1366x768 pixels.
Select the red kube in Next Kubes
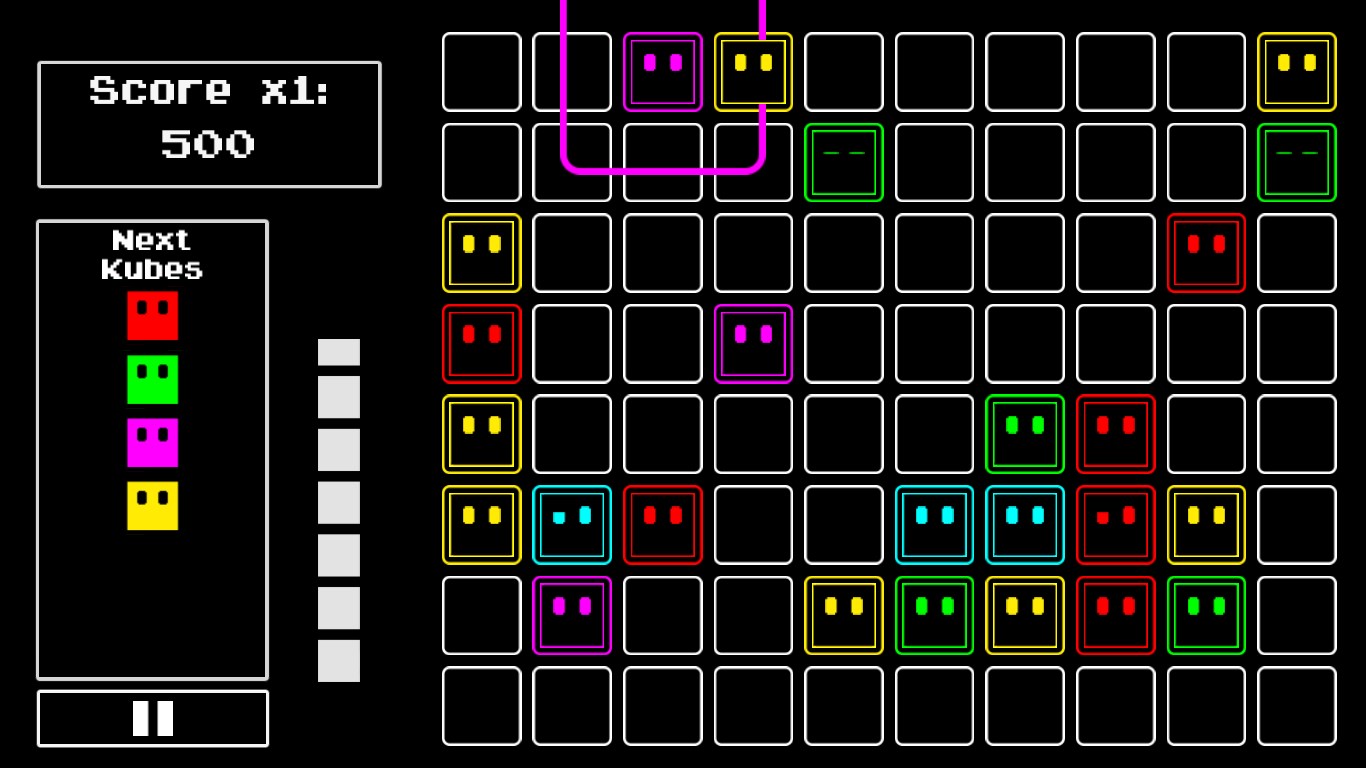152,315
